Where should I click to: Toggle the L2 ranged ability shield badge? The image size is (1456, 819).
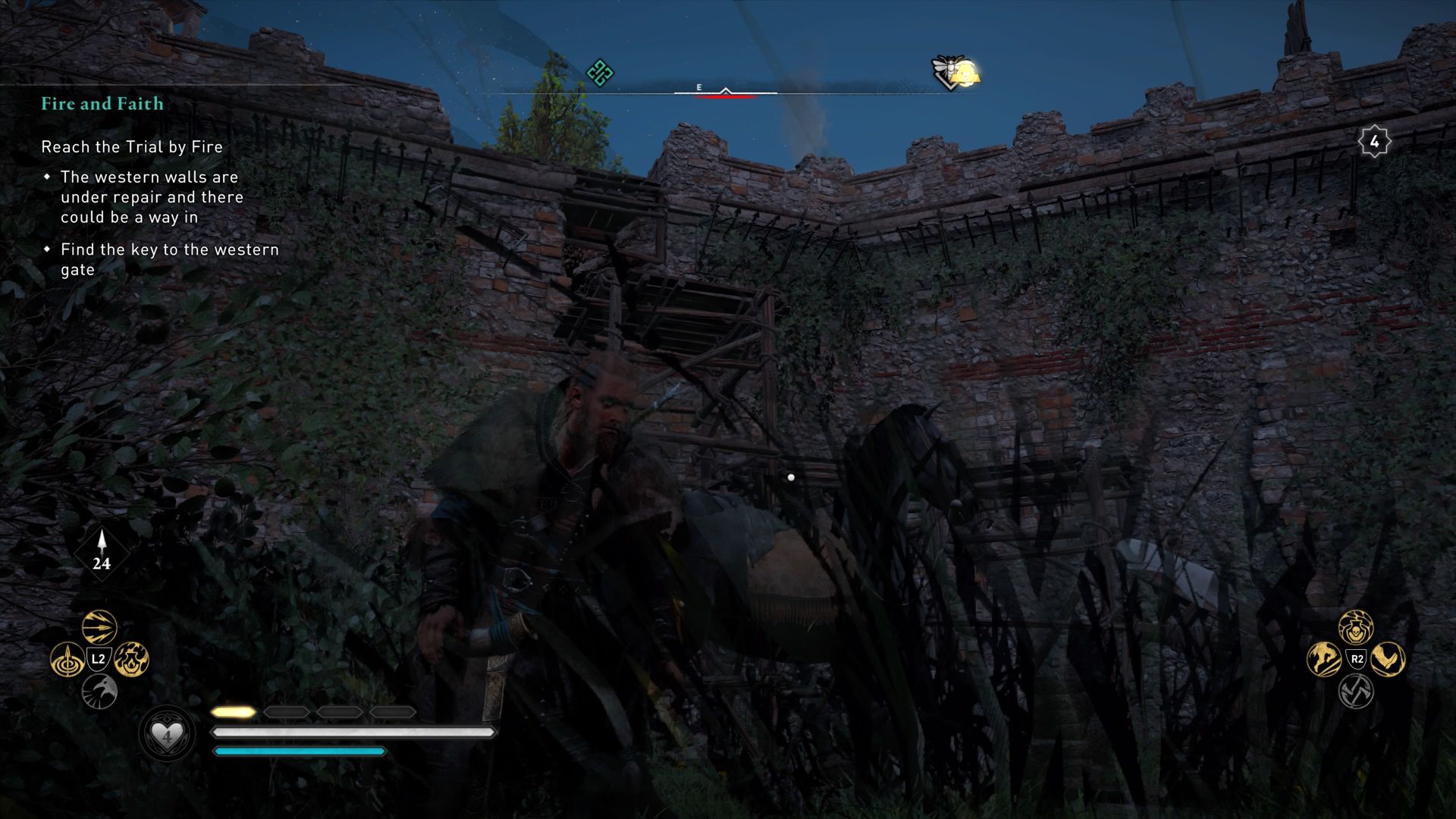[x=99, y=658]
